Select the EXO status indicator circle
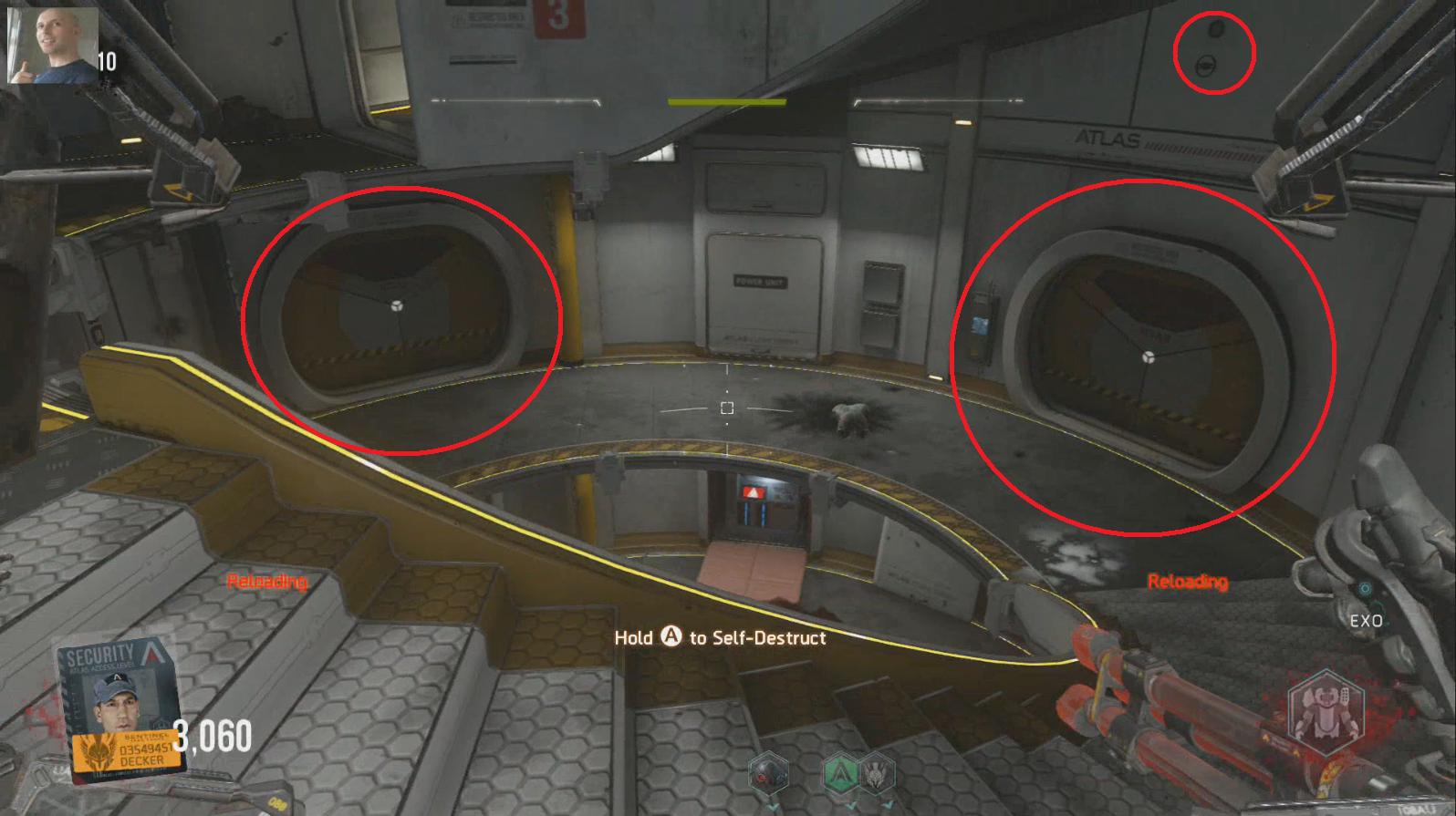This screenshot has width=1456, height=816. coord(1365,587)
